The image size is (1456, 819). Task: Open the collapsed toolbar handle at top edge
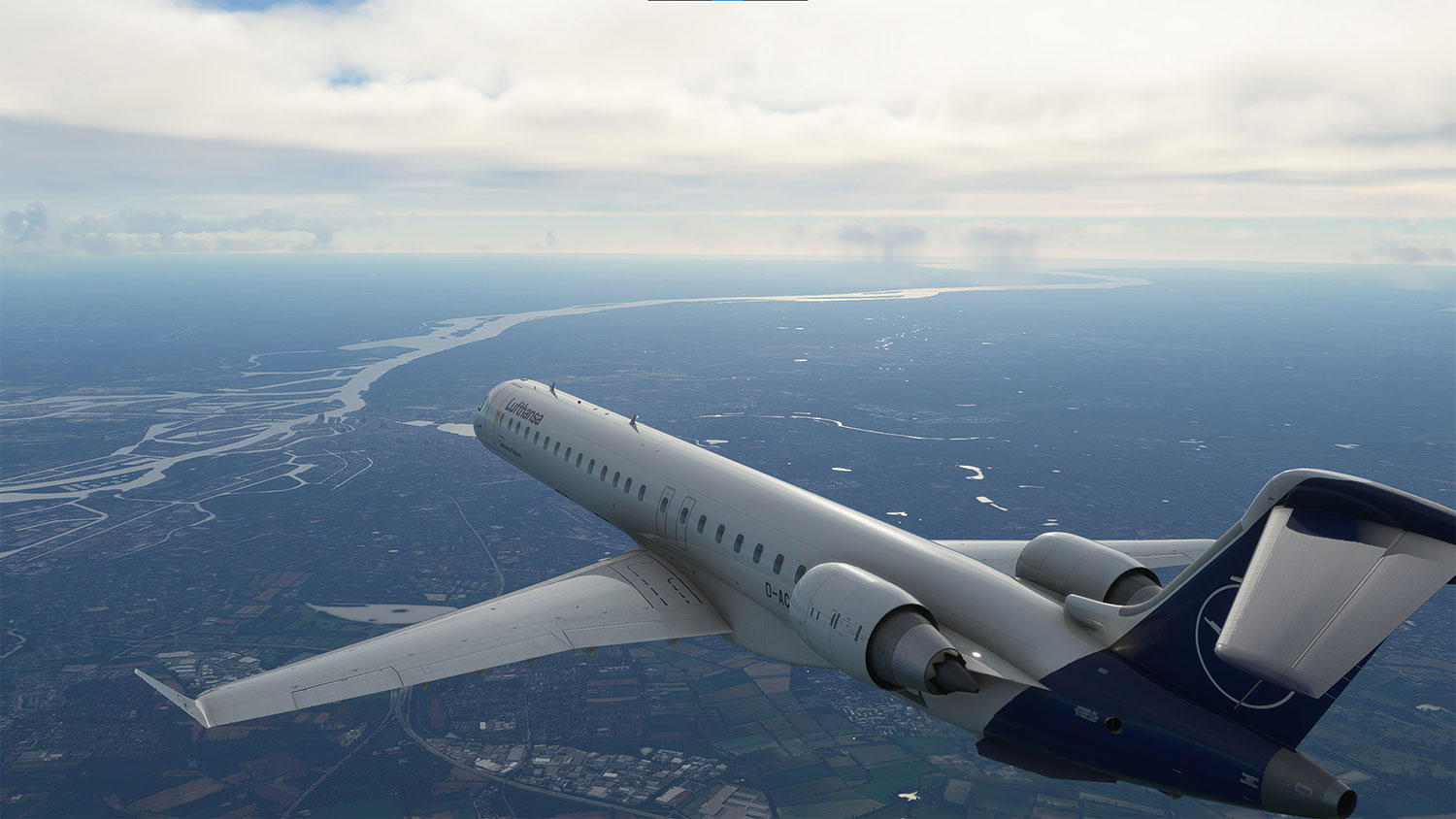pyautogui.click(x=728, y=1)
